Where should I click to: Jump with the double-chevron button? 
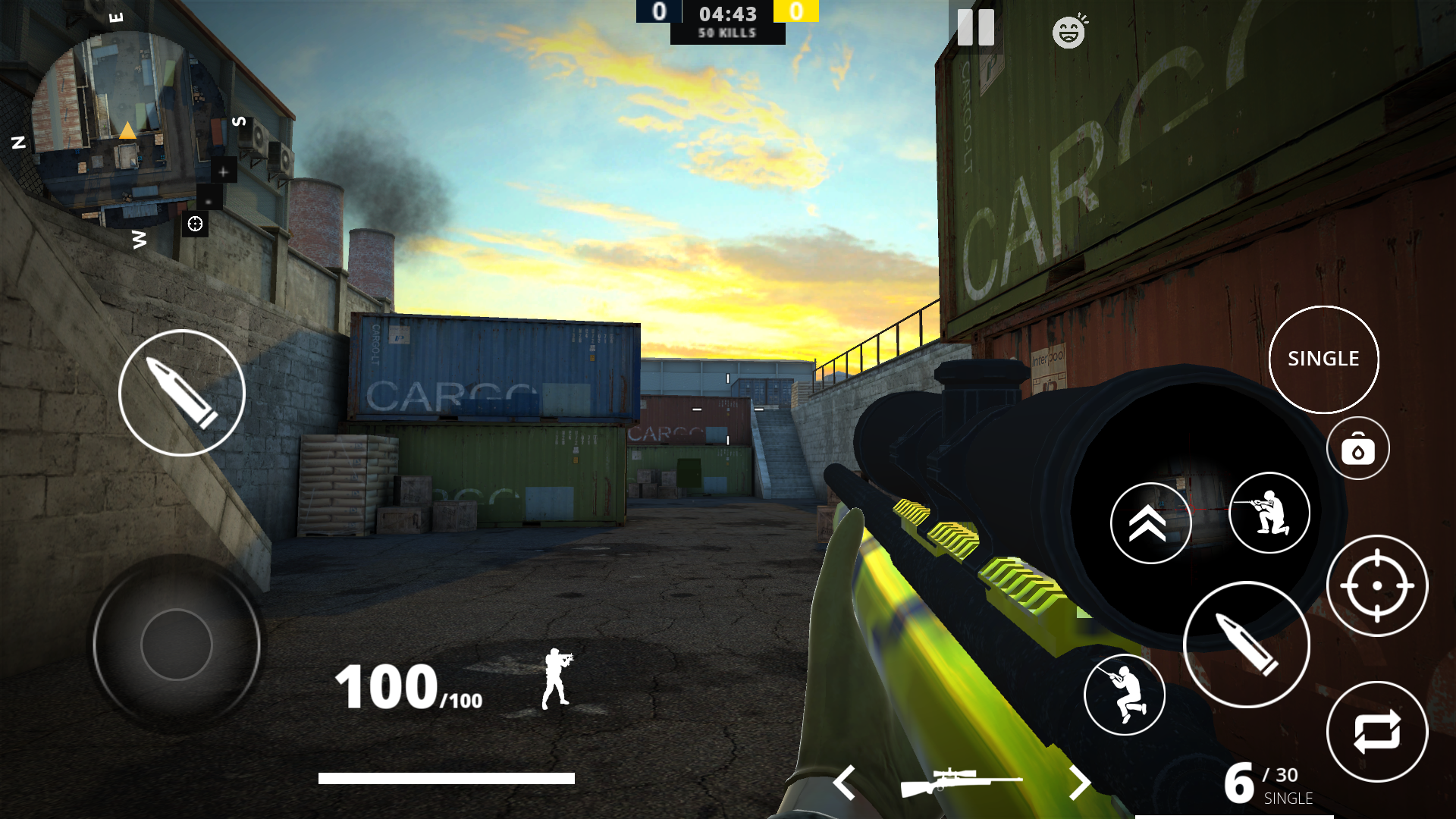point(1150,523)
